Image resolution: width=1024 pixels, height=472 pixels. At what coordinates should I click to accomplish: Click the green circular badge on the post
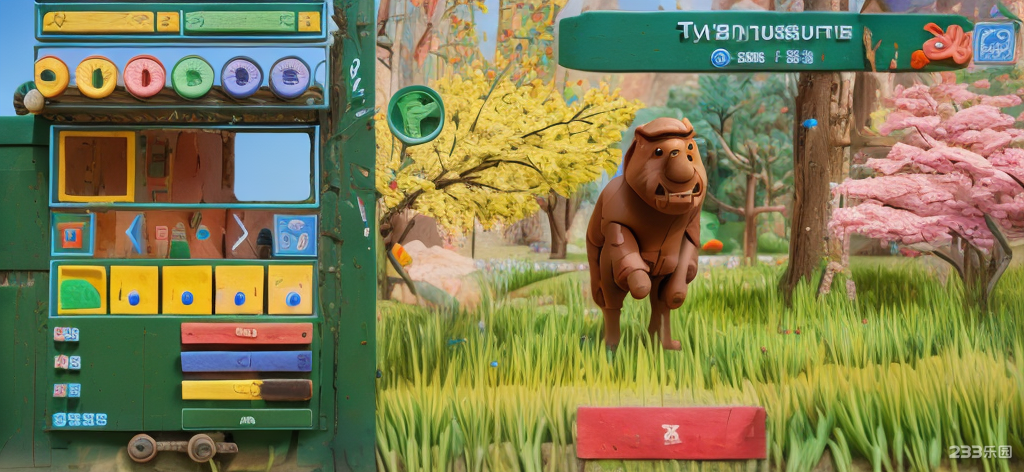tap(415, 115)
